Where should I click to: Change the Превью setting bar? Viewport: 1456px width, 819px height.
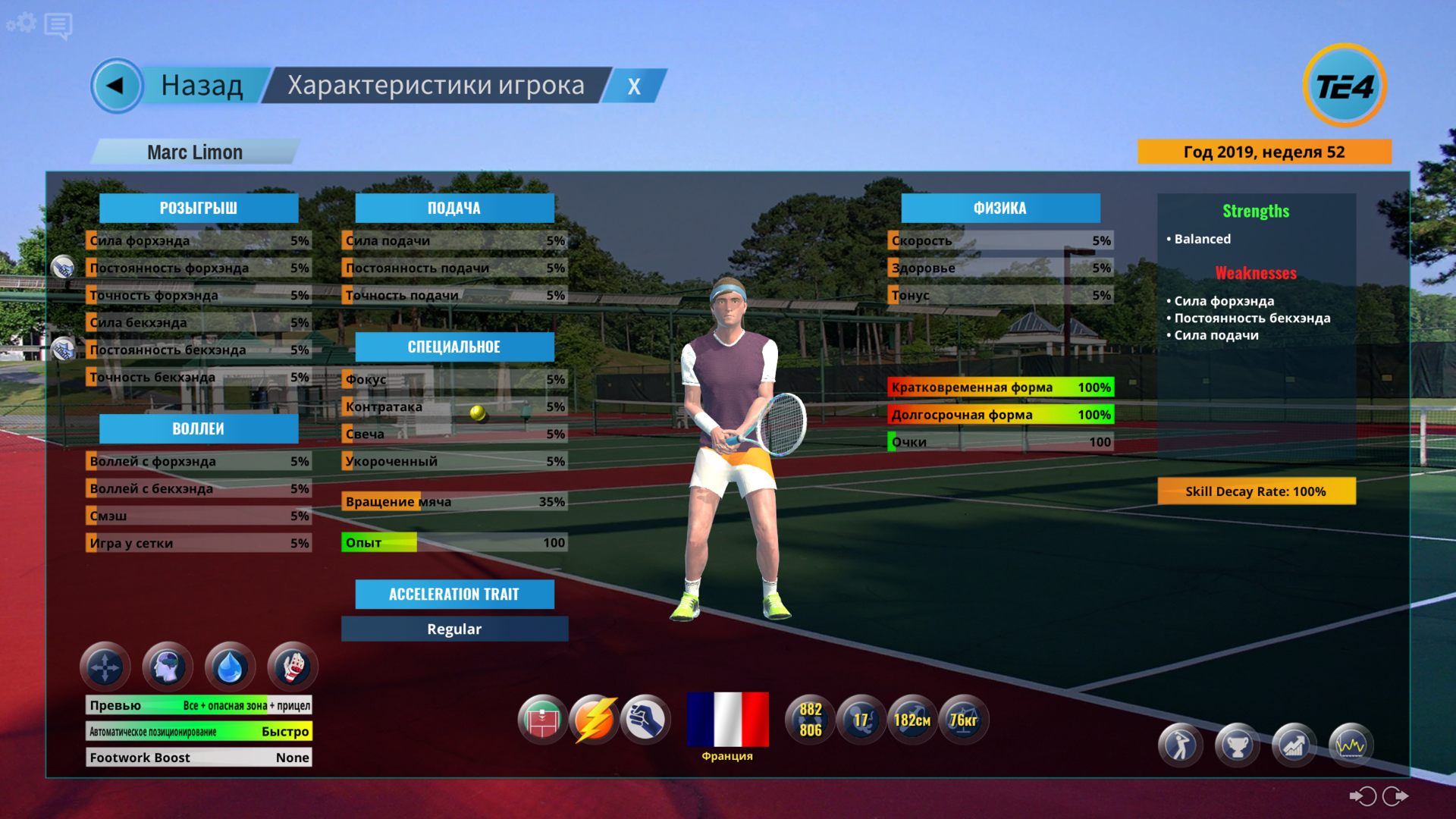(199, 705)
